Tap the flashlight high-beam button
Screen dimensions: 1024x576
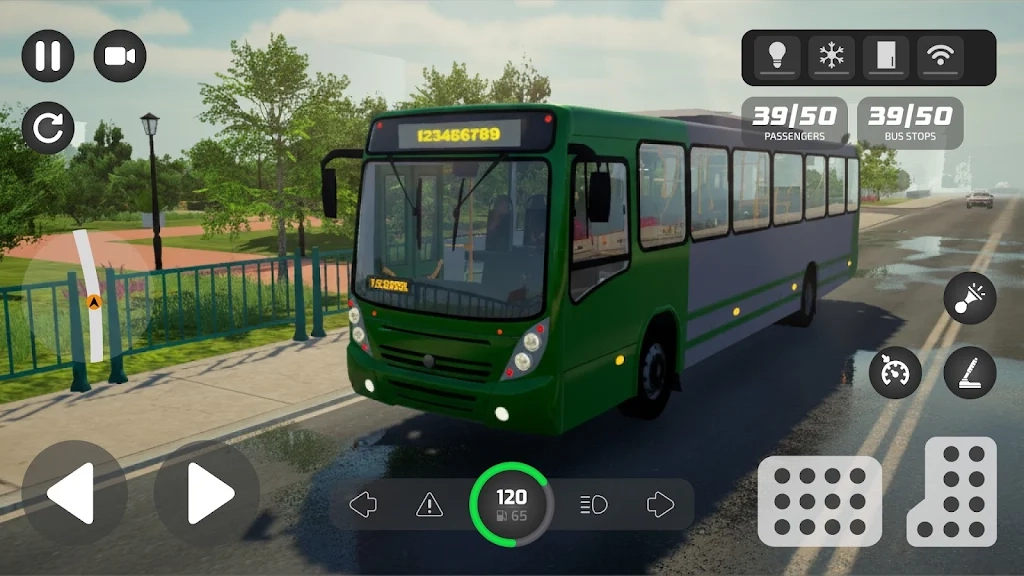969,299
